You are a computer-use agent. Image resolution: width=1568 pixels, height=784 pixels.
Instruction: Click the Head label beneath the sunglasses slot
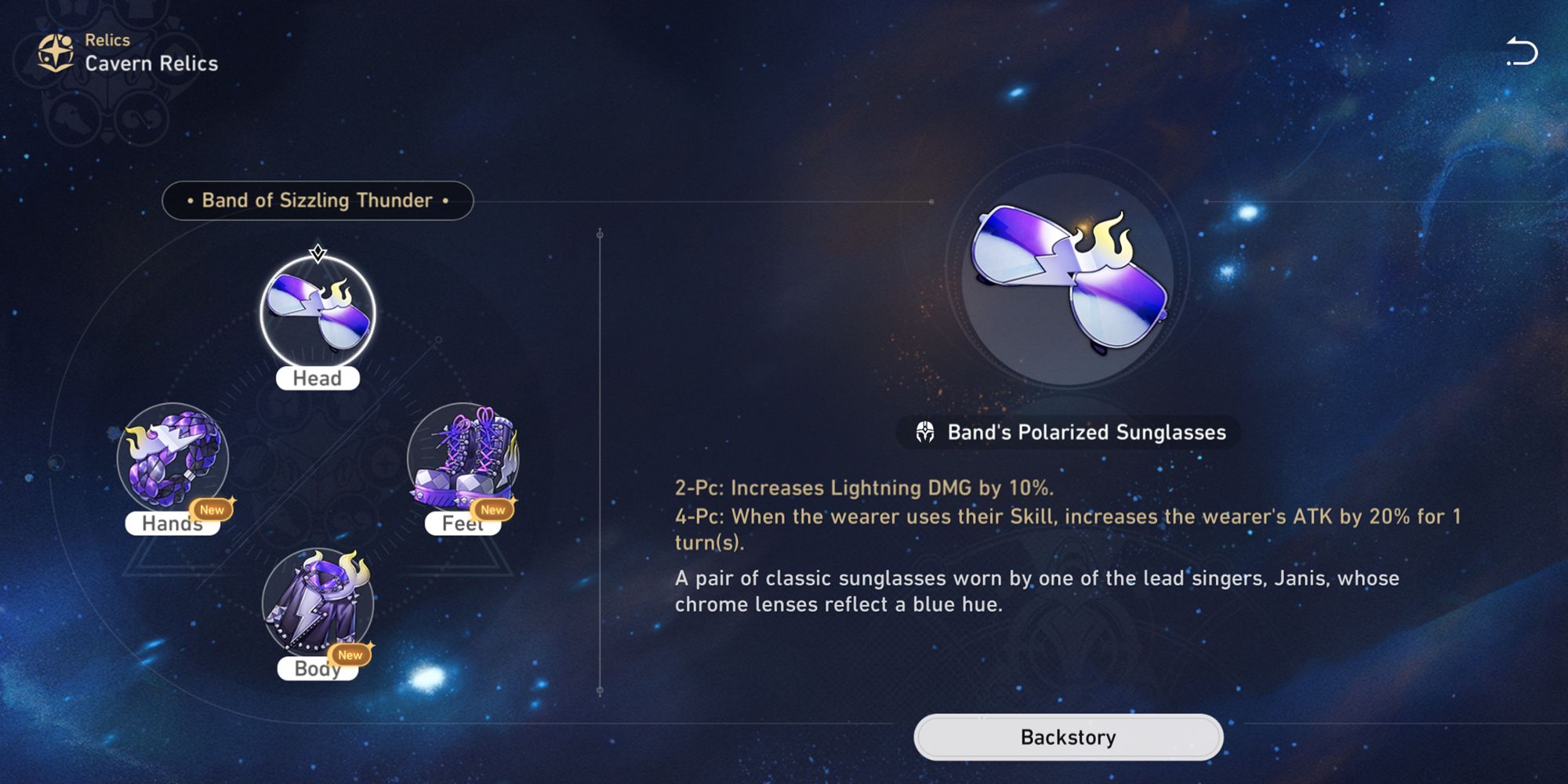[x=317, y=378]
